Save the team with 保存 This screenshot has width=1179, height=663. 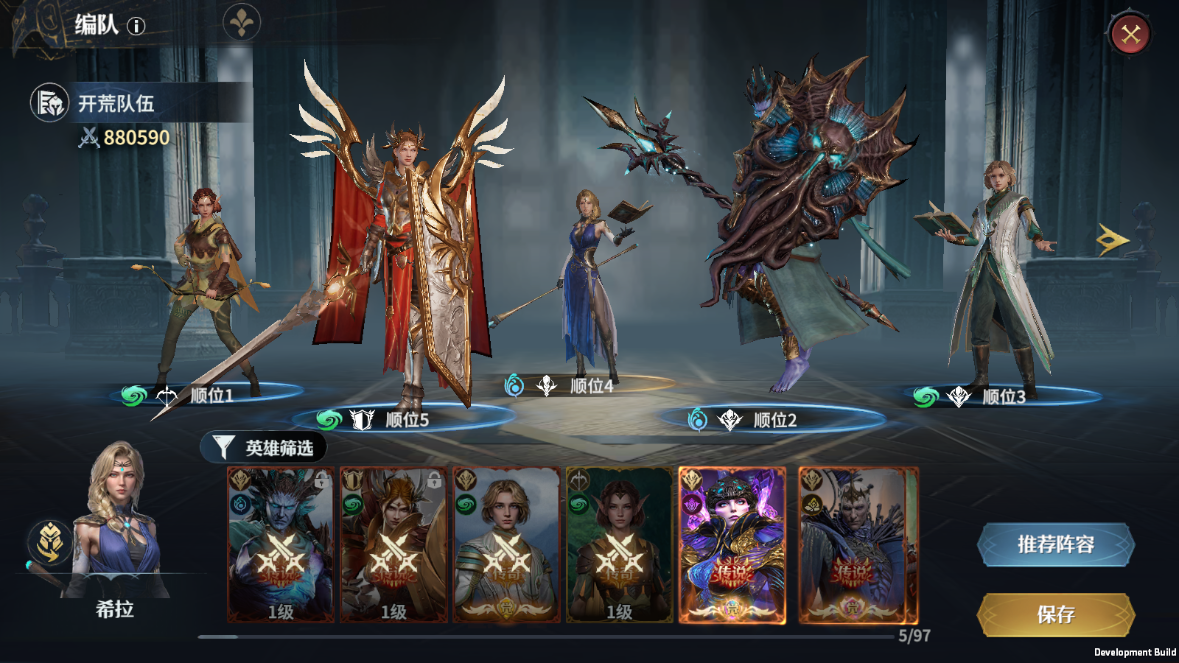(x=1055, y=614)
